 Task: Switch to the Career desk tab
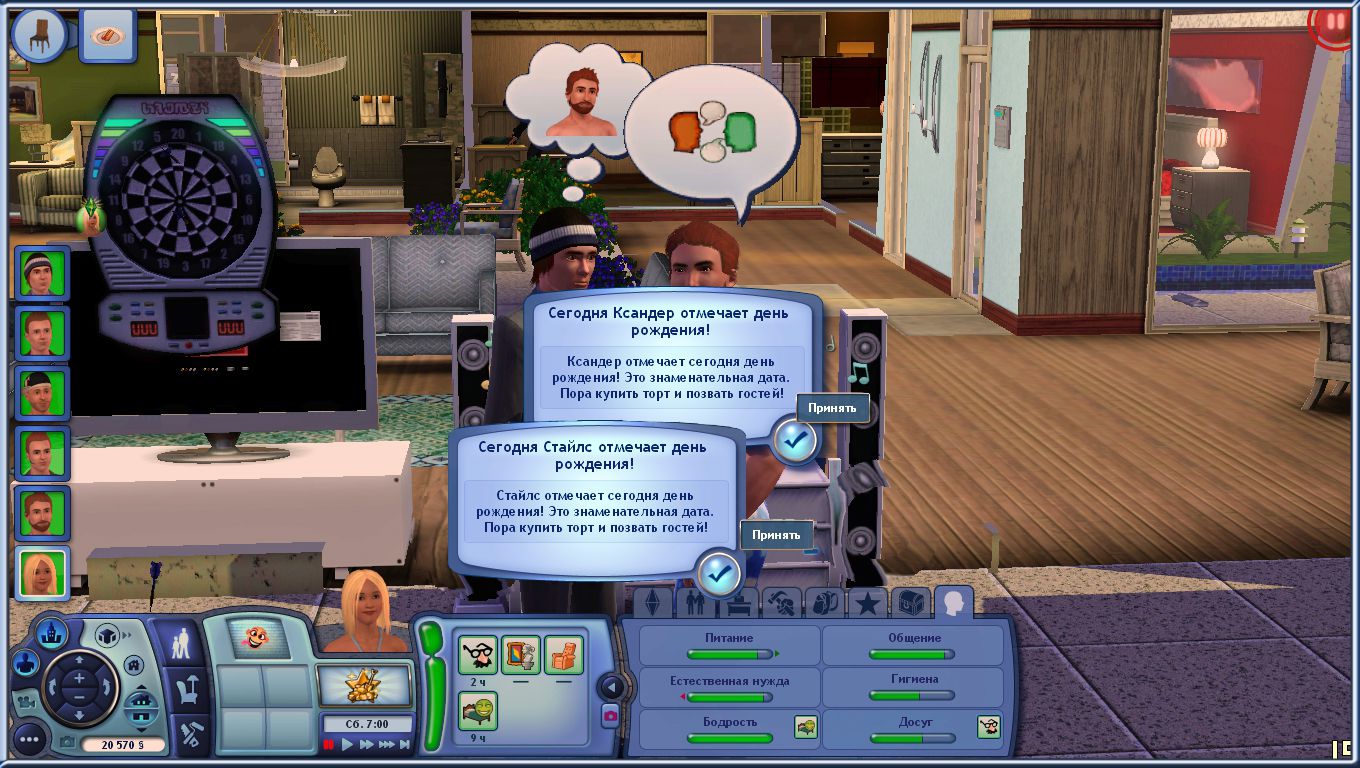click(738, 603)
